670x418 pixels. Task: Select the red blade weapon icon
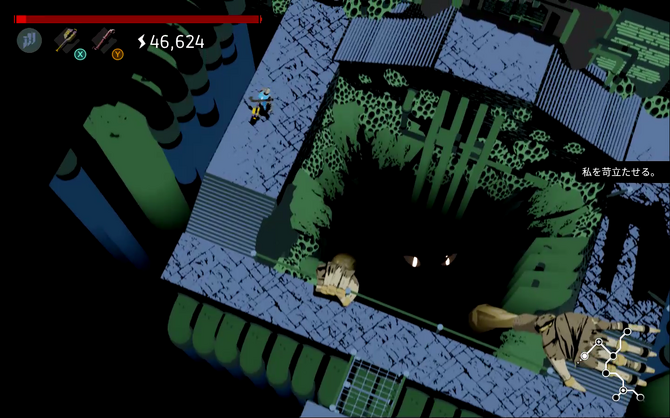click(x=102, y=40)
